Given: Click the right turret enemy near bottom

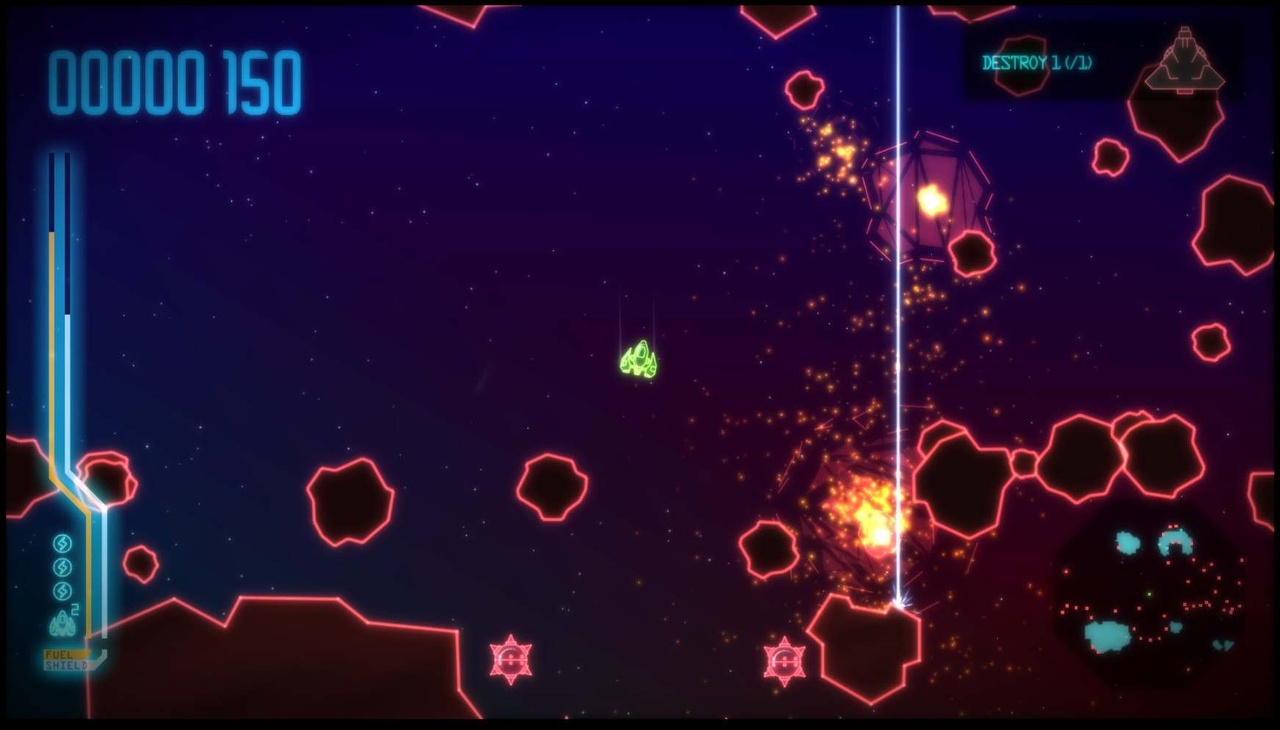Looking at the screenshot, I should tap(784, 661).
